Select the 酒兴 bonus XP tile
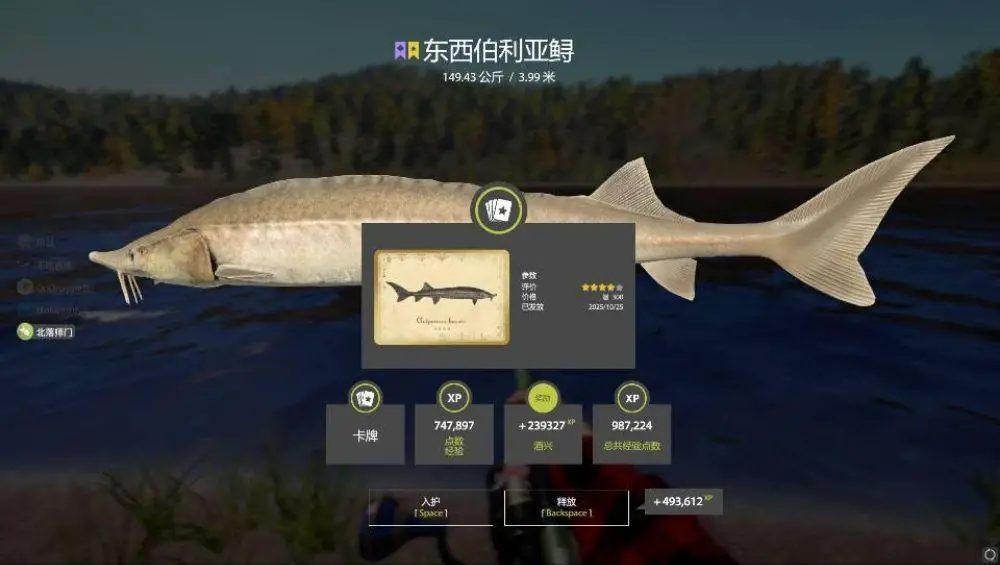This screenshot has height=565, width=1000. pyautogui.click(x=543, y=434)
